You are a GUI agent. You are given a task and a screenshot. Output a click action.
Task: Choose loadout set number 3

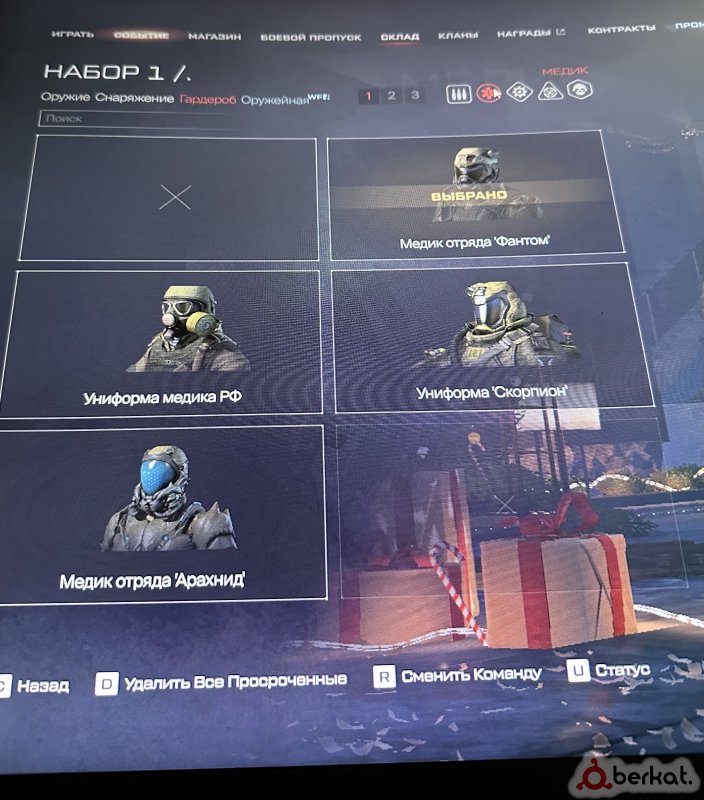pos(414,96)
